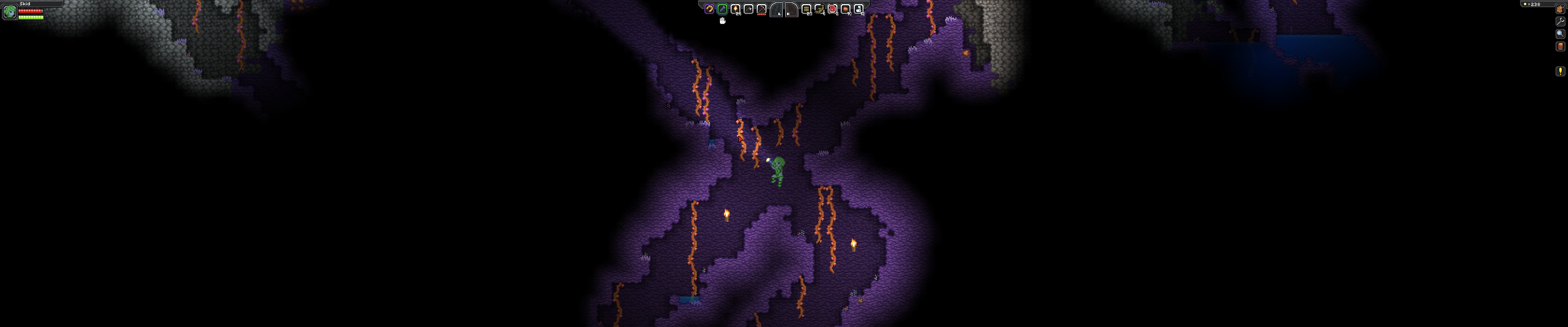1568x327 pixels.
Task: Toggle the R secondary hand slot
Action: (792, 8)
